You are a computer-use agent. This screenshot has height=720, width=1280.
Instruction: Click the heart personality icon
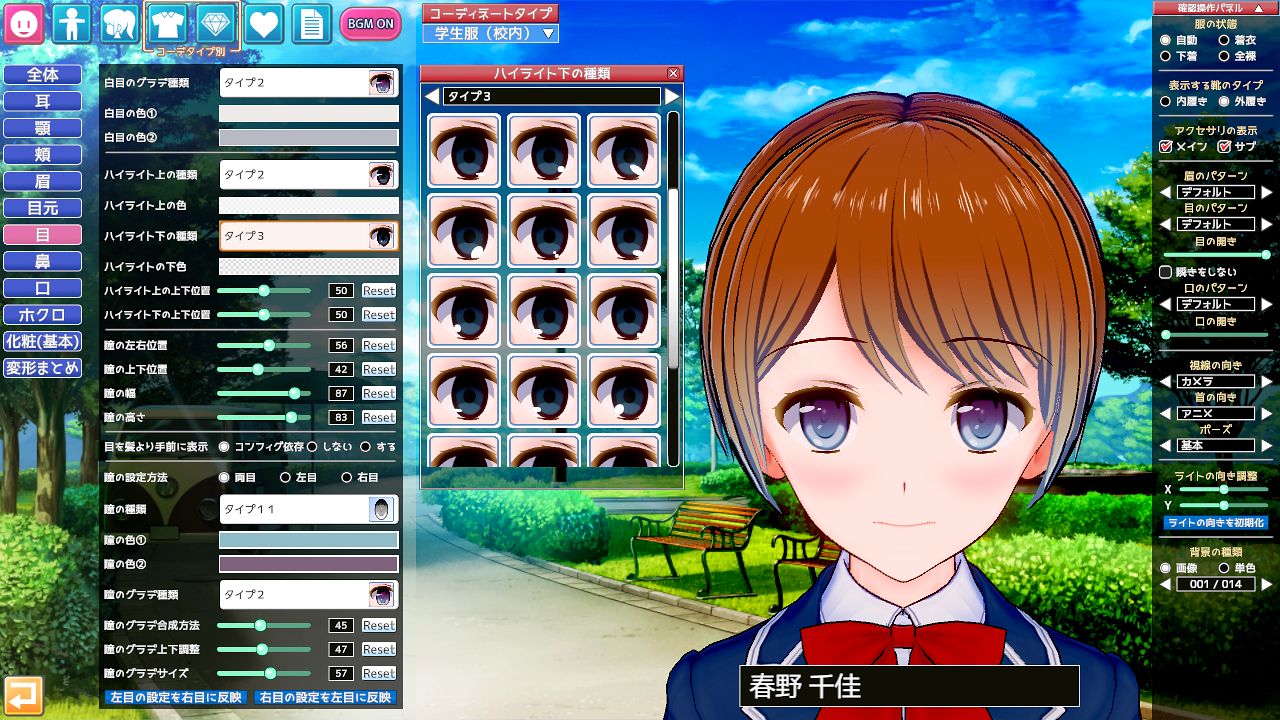tap(262, 22)
